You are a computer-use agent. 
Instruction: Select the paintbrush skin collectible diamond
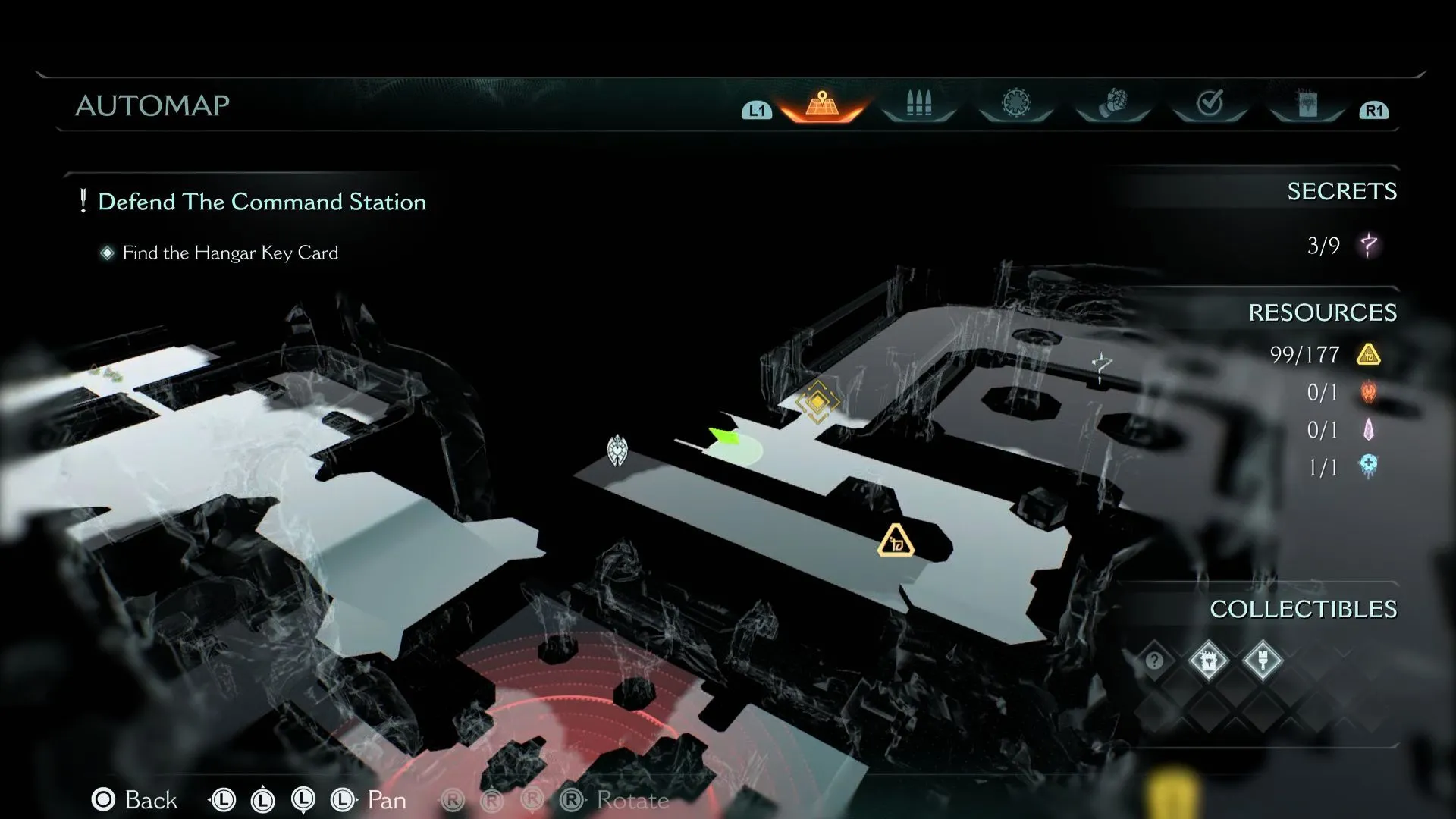tap(1263, 661)
